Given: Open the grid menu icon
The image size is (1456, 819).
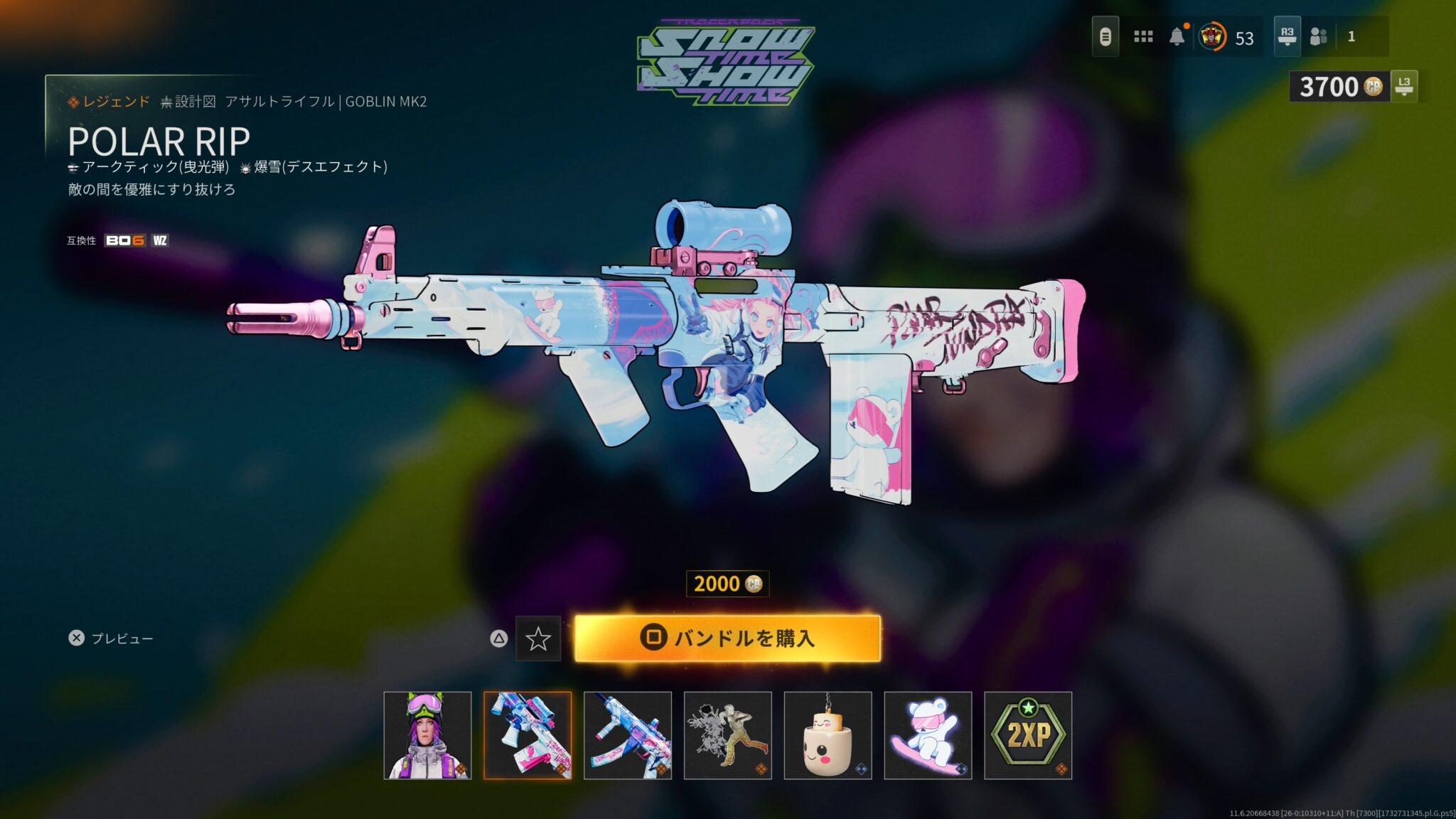Looking at the screenshot, I should tap(1143, 36).
